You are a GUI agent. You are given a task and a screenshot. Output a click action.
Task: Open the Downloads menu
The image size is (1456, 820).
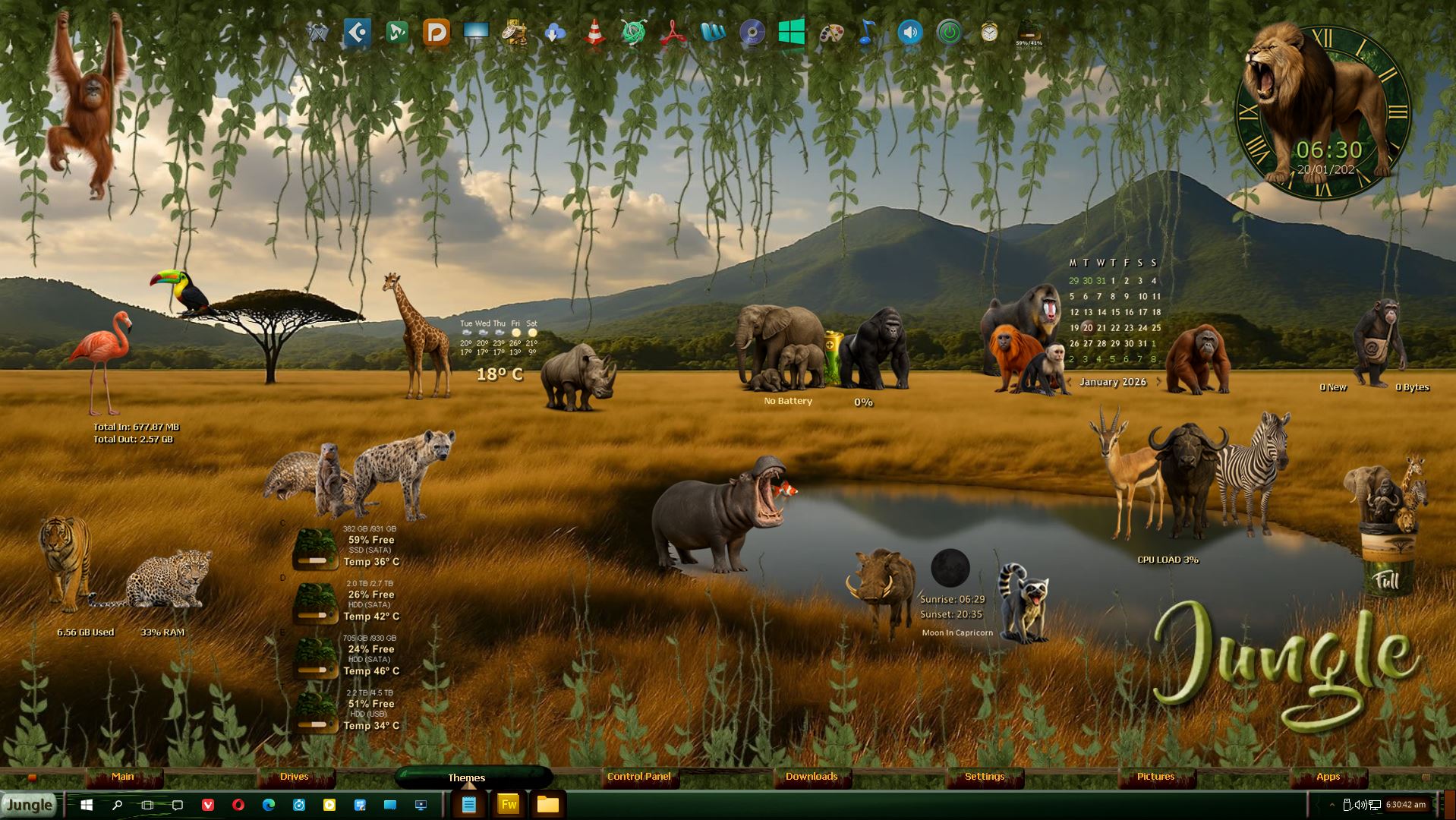click(812, 777)
